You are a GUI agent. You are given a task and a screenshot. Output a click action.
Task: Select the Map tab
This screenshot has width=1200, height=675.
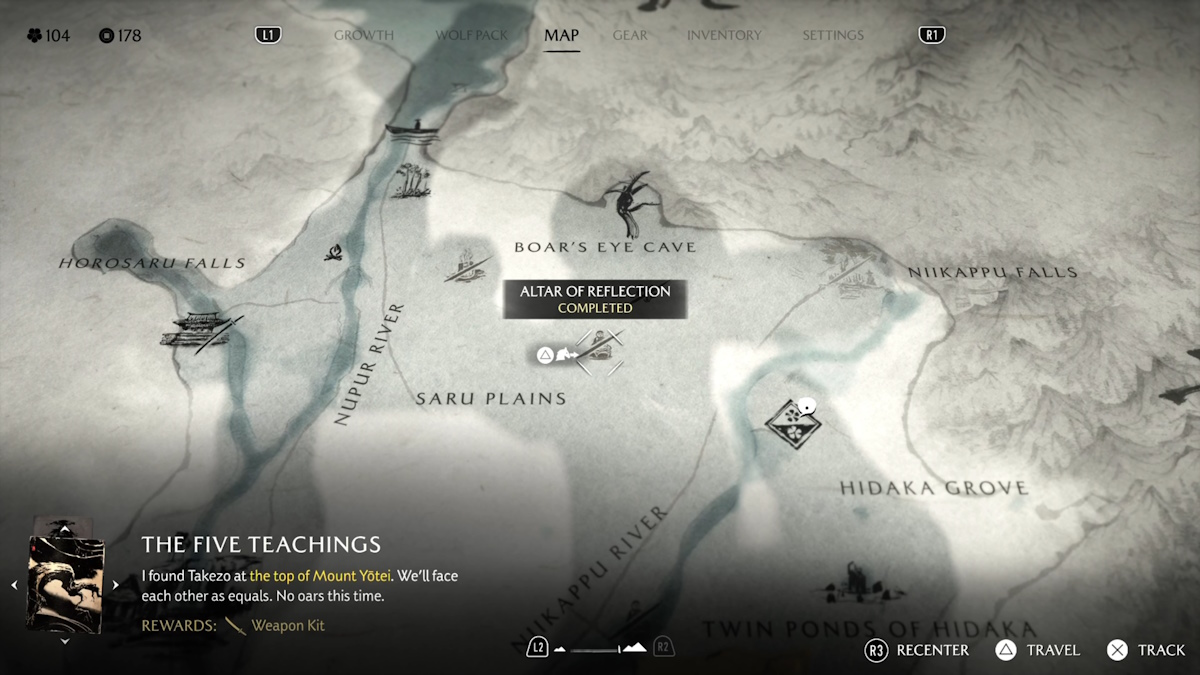point(561,35)
